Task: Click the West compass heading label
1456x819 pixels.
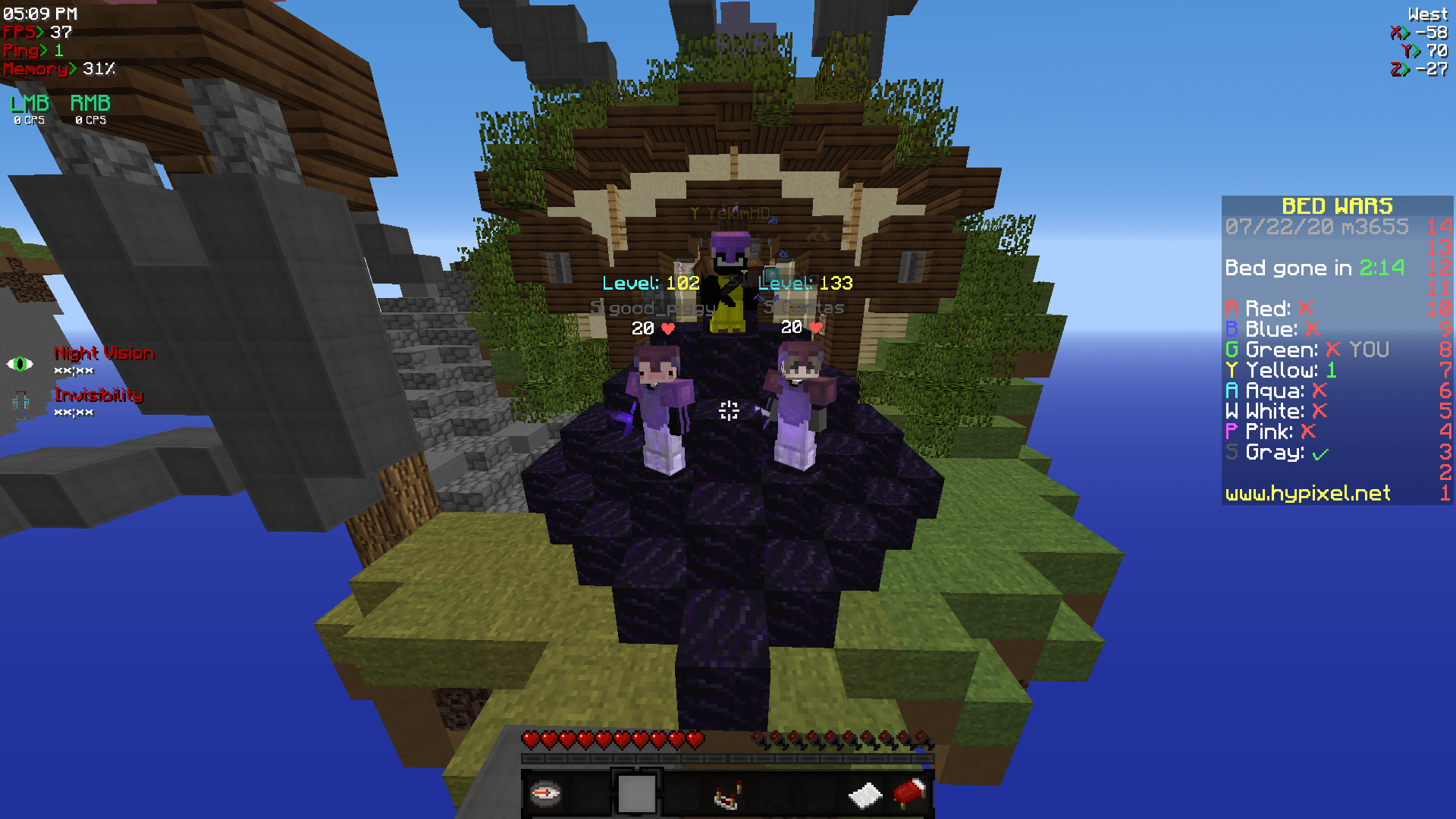Action: tap(1428, 13)
